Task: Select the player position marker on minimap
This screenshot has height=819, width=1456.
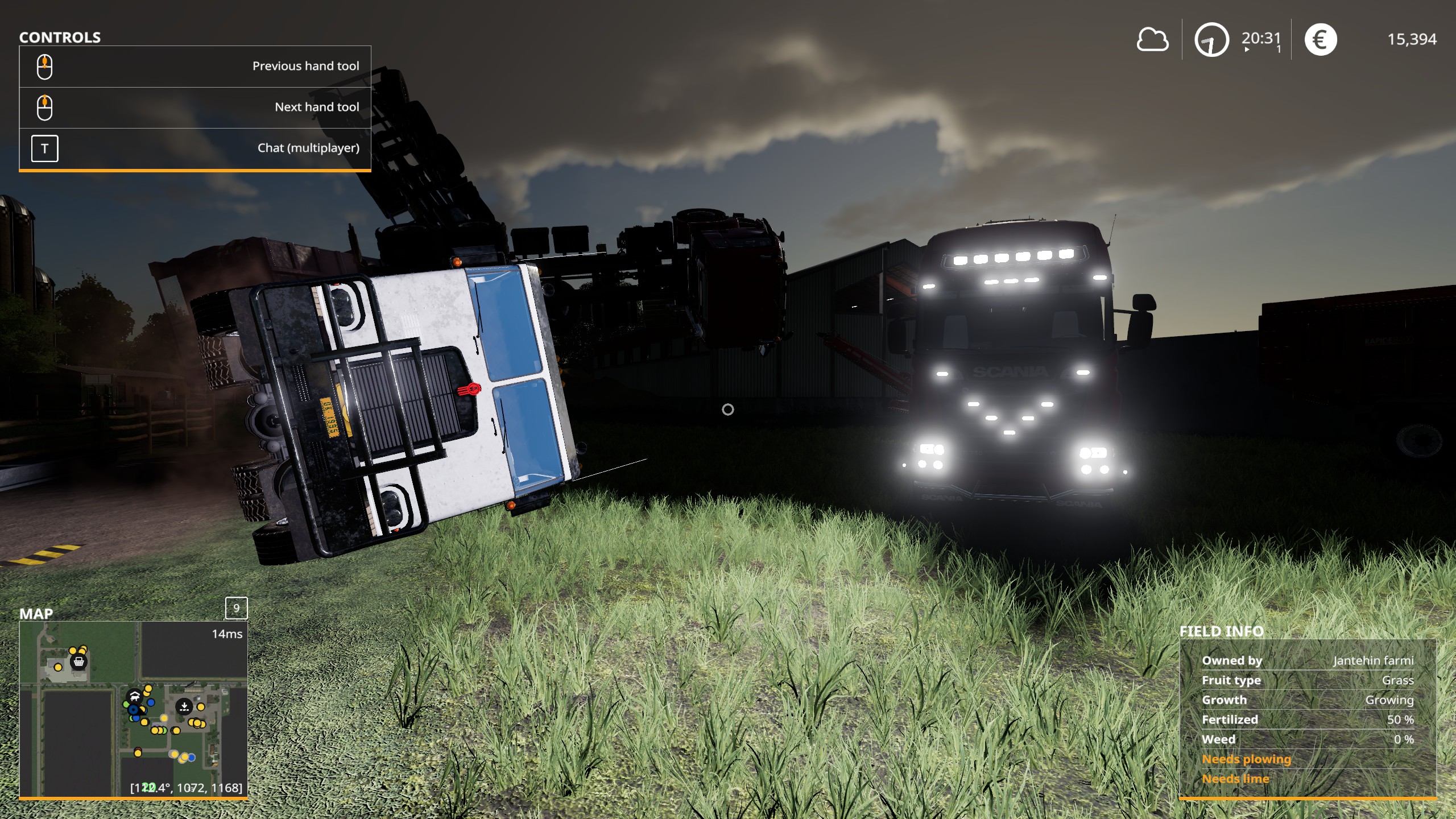Action: (x=134, y=709)
